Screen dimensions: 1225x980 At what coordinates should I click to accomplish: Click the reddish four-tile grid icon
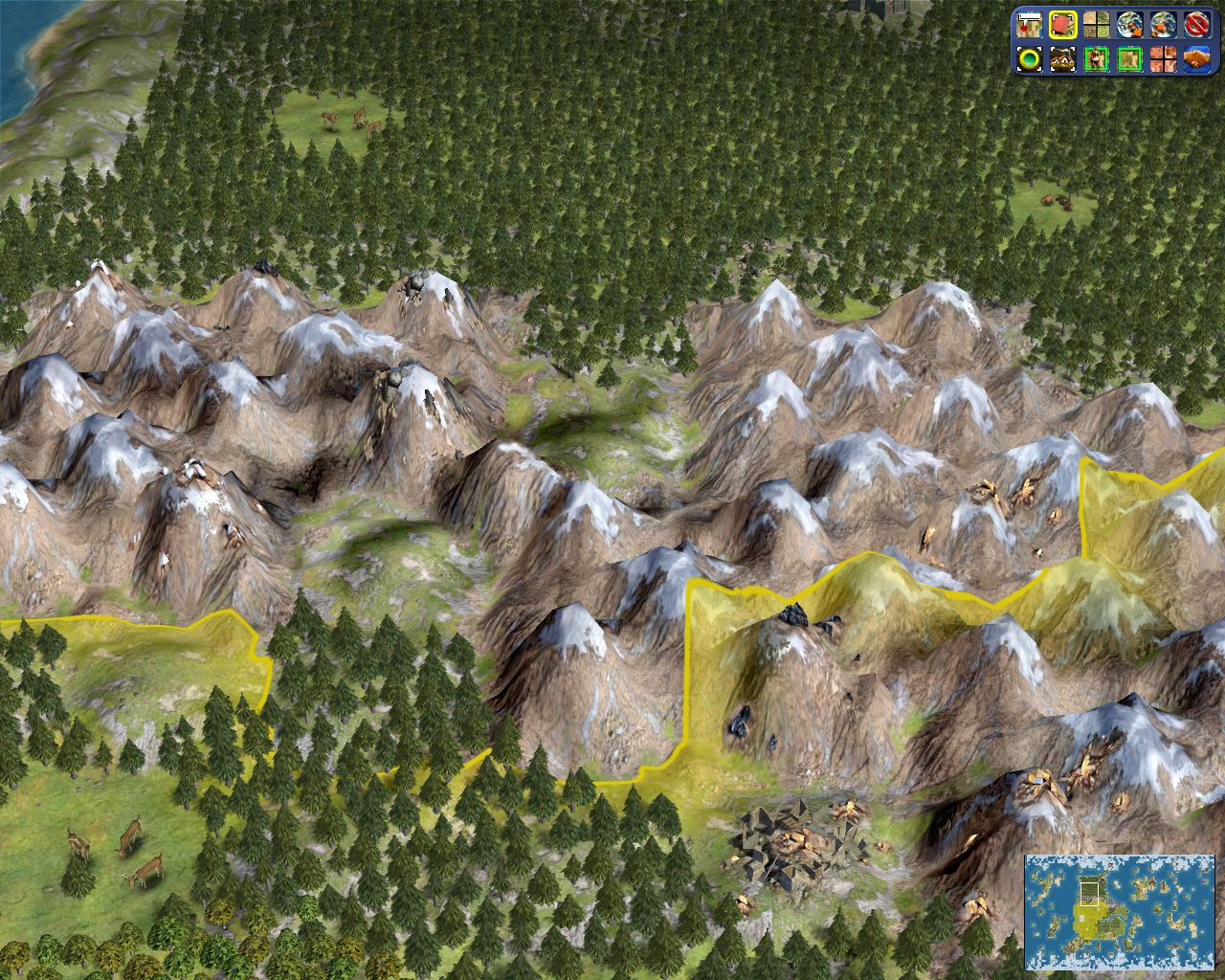tap(1164, 59)
